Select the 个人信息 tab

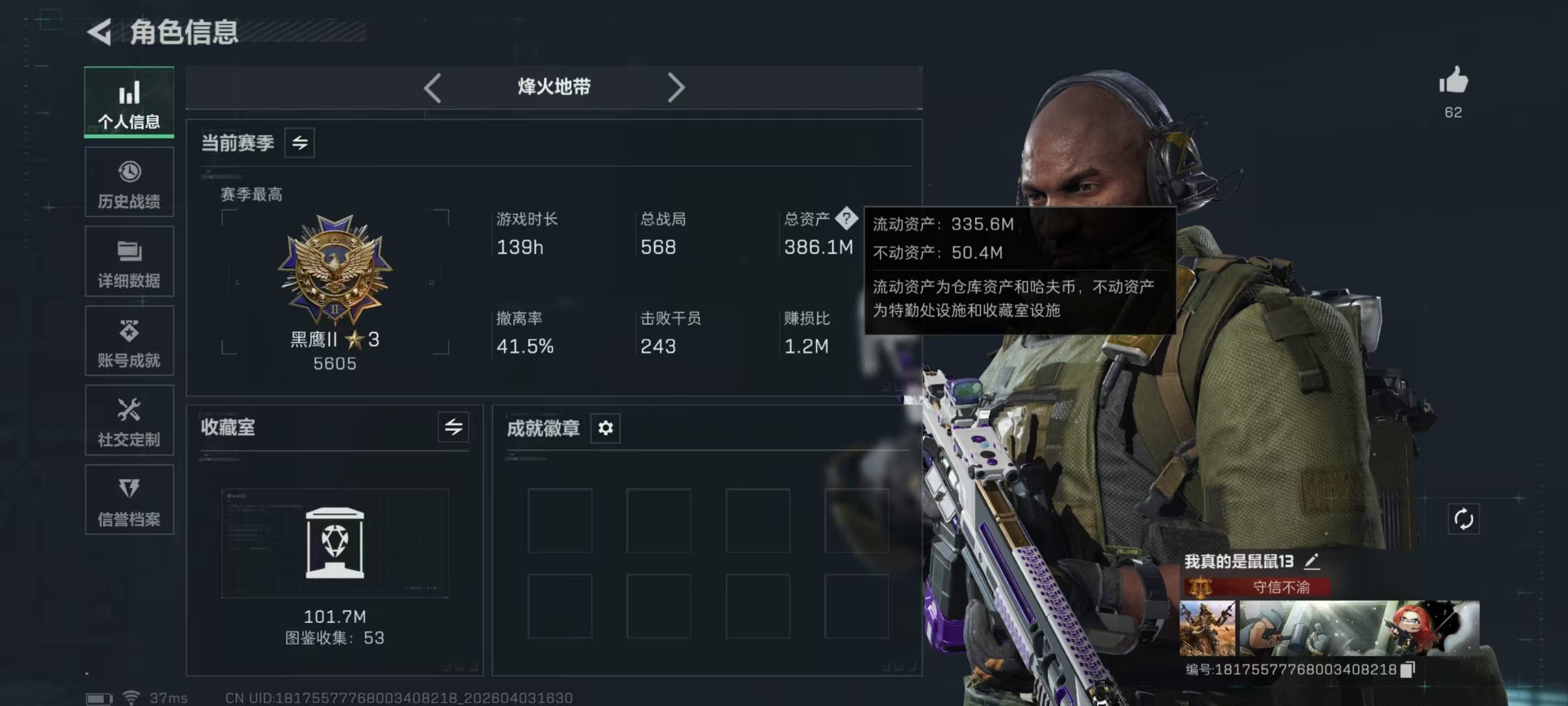[129, 103]
